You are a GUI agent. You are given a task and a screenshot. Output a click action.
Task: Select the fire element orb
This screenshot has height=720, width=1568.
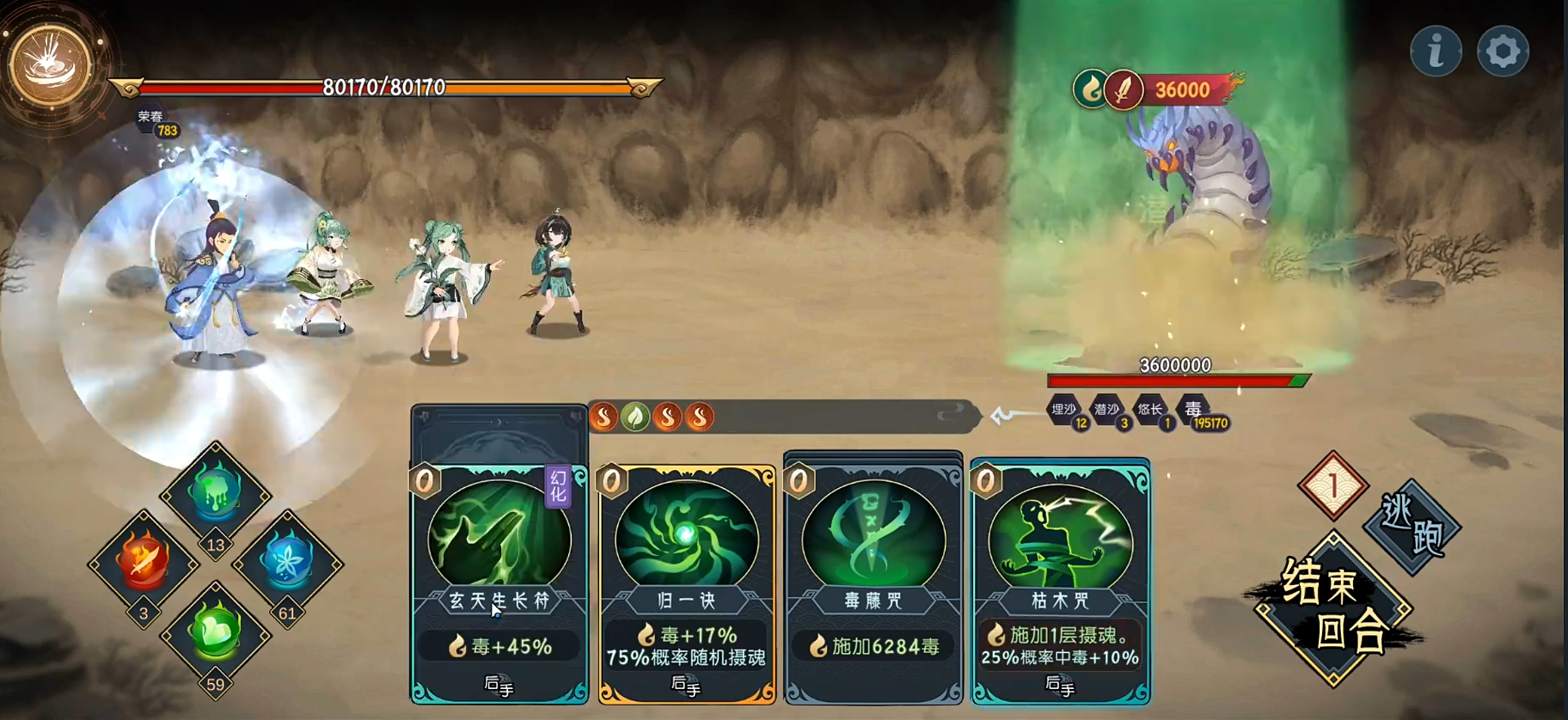click(x=143, y=560)
